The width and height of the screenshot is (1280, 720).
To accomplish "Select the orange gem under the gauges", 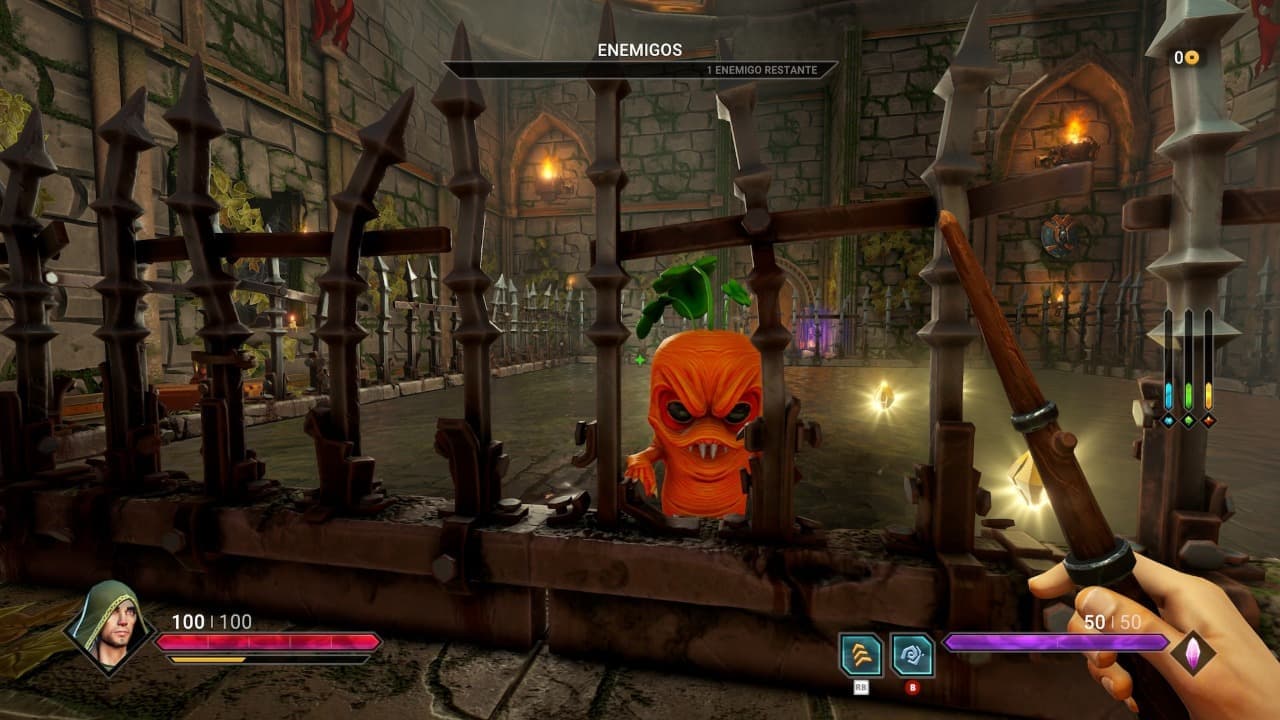I will click(x=1208, y=421).
